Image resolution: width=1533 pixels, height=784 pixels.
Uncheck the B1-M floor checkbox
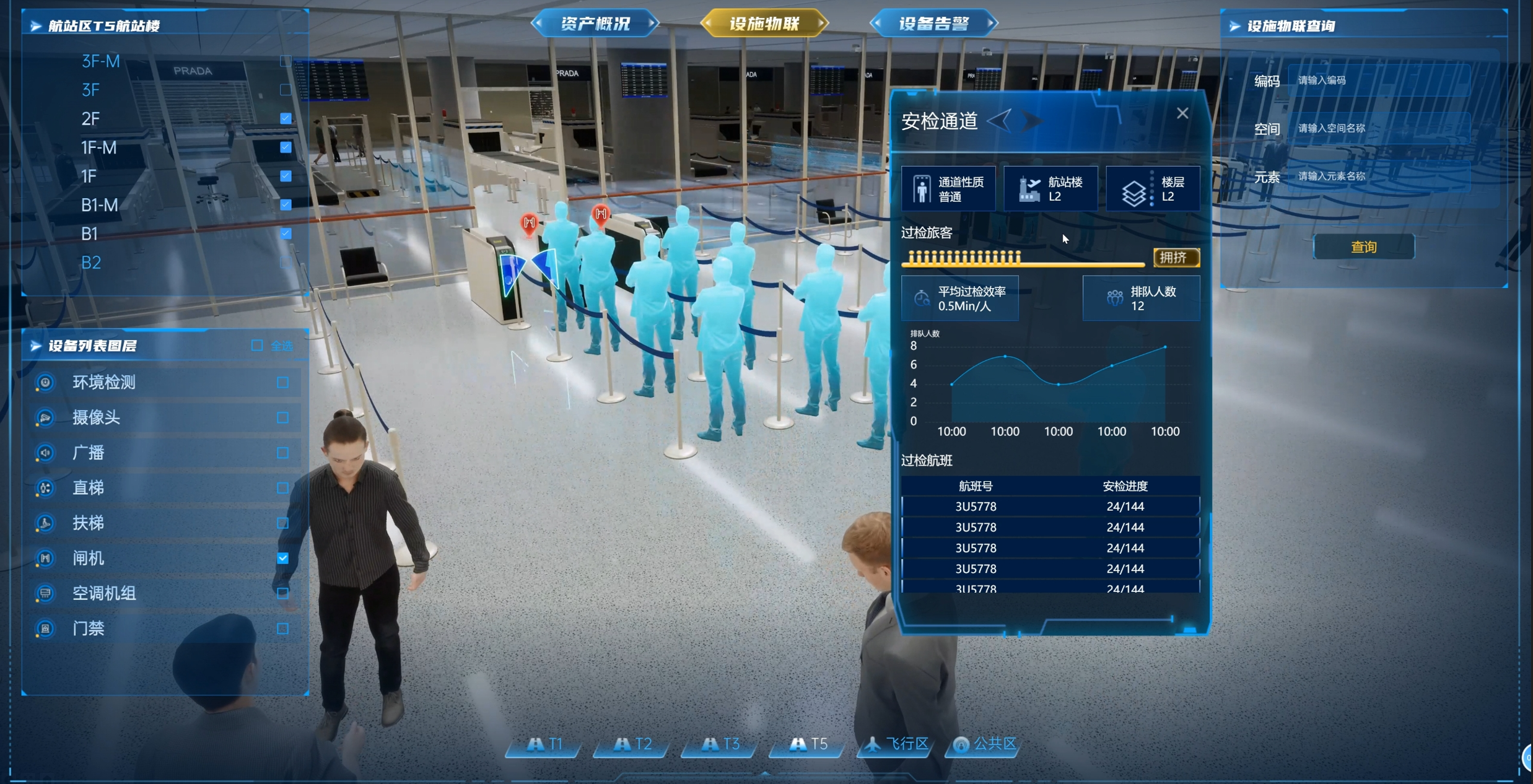coord(286,205)
